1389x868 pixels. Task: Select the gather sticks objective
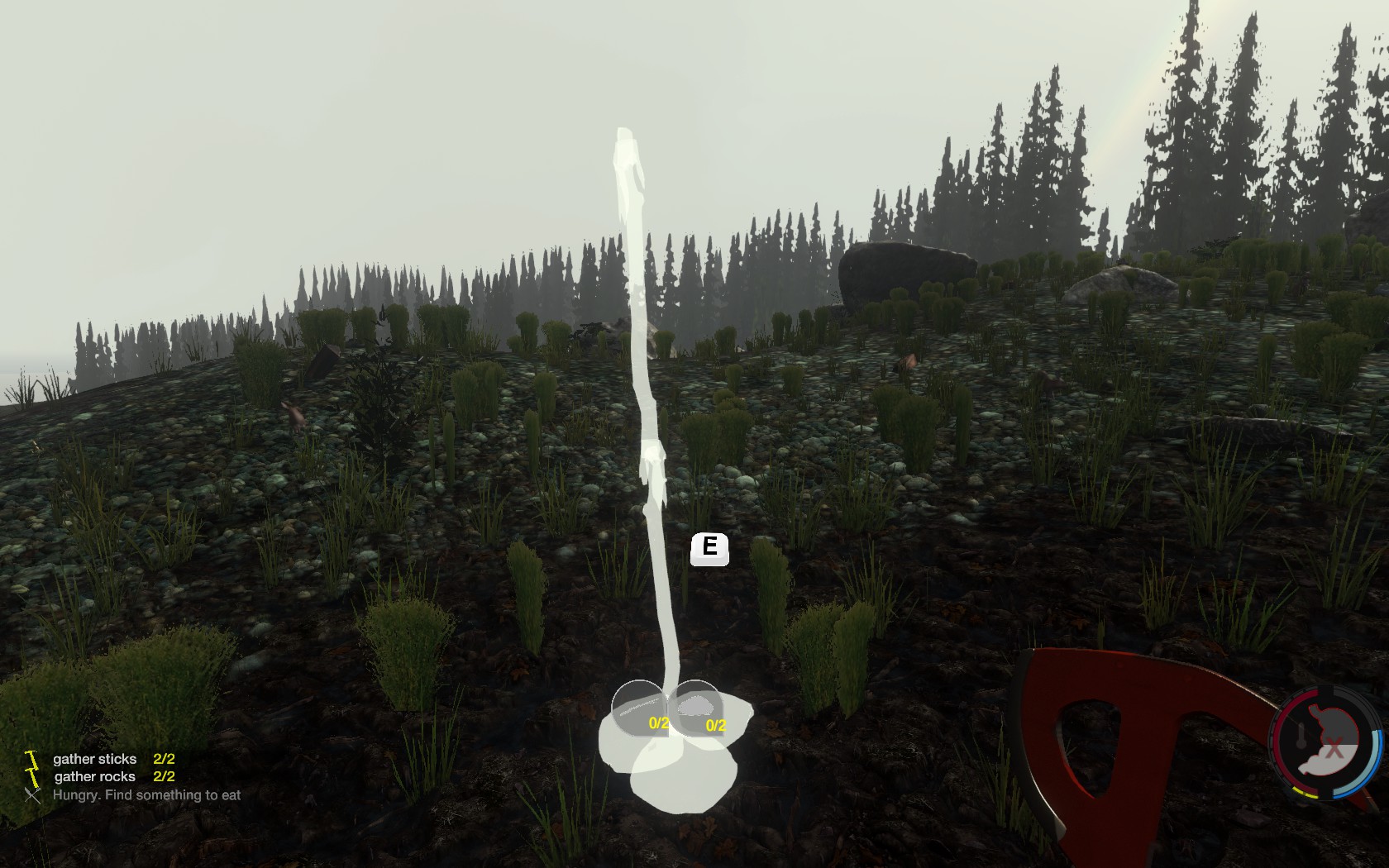[x=95, y=759]
